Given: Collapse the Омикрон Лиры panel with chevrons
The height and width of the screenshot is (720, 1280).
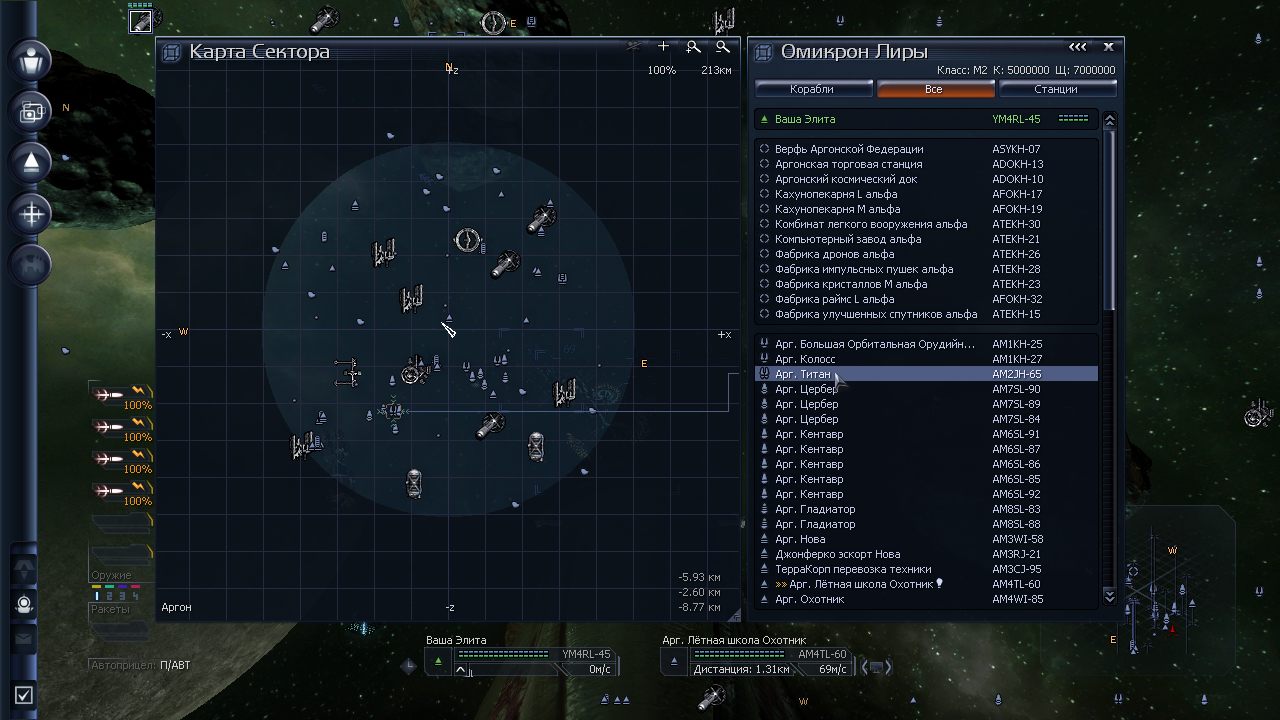Looking at the screenshot, I should [1078, 46].
